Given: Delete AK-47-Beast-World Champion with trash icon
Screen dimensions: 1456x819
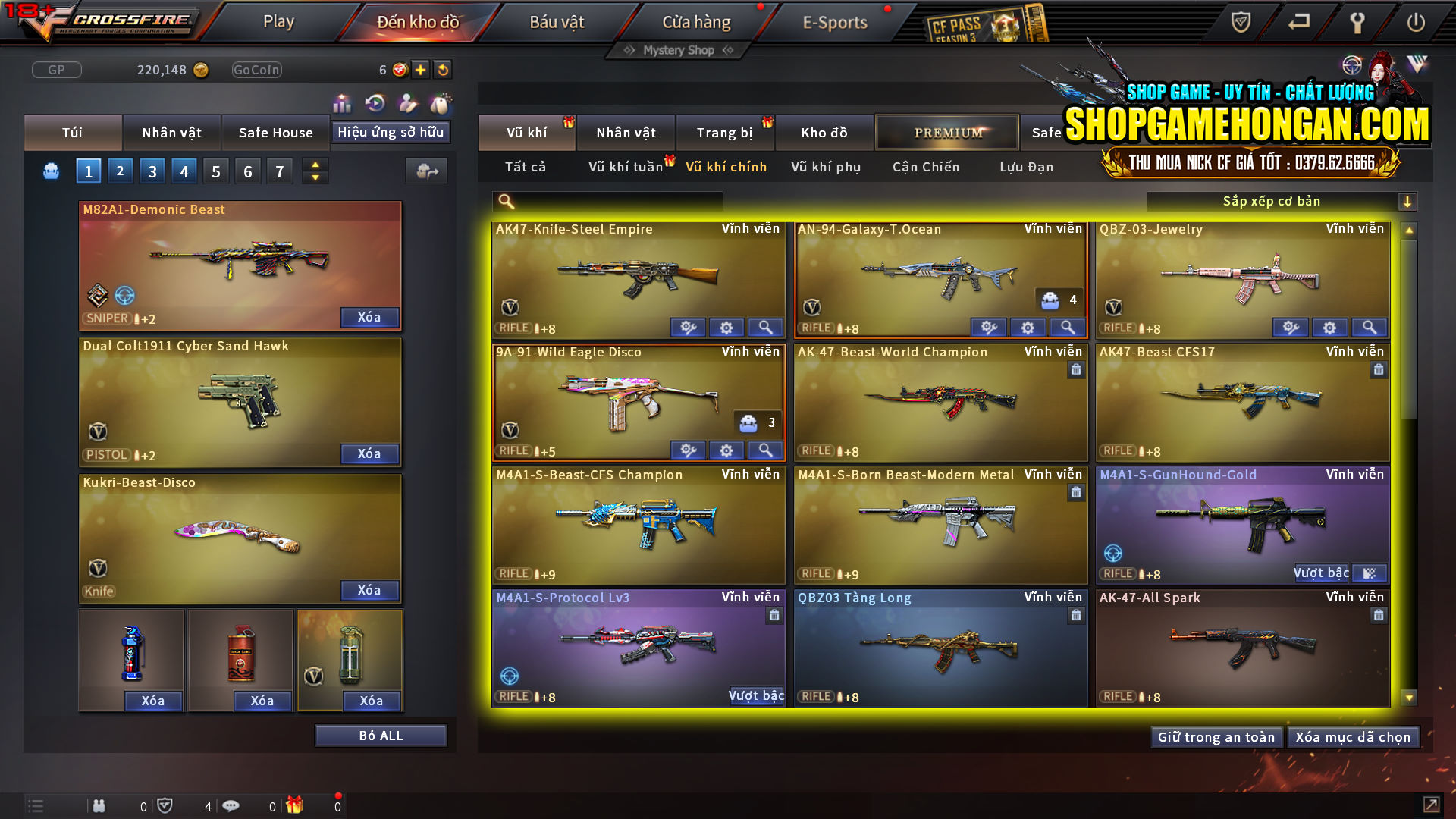Looking at the screenshot, I should click(x=1075, y=370).
